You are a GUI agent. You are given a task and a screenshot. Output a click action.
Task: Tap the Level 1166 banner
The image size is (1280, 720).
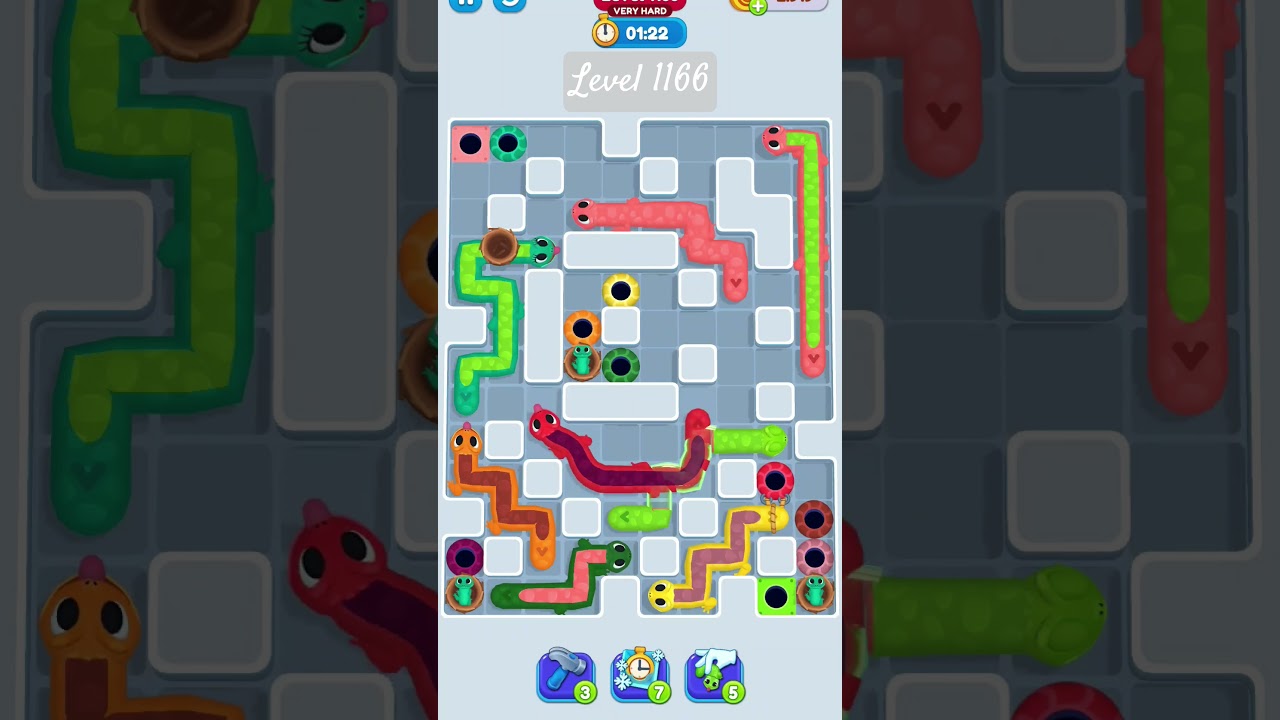tap(640, 82)
